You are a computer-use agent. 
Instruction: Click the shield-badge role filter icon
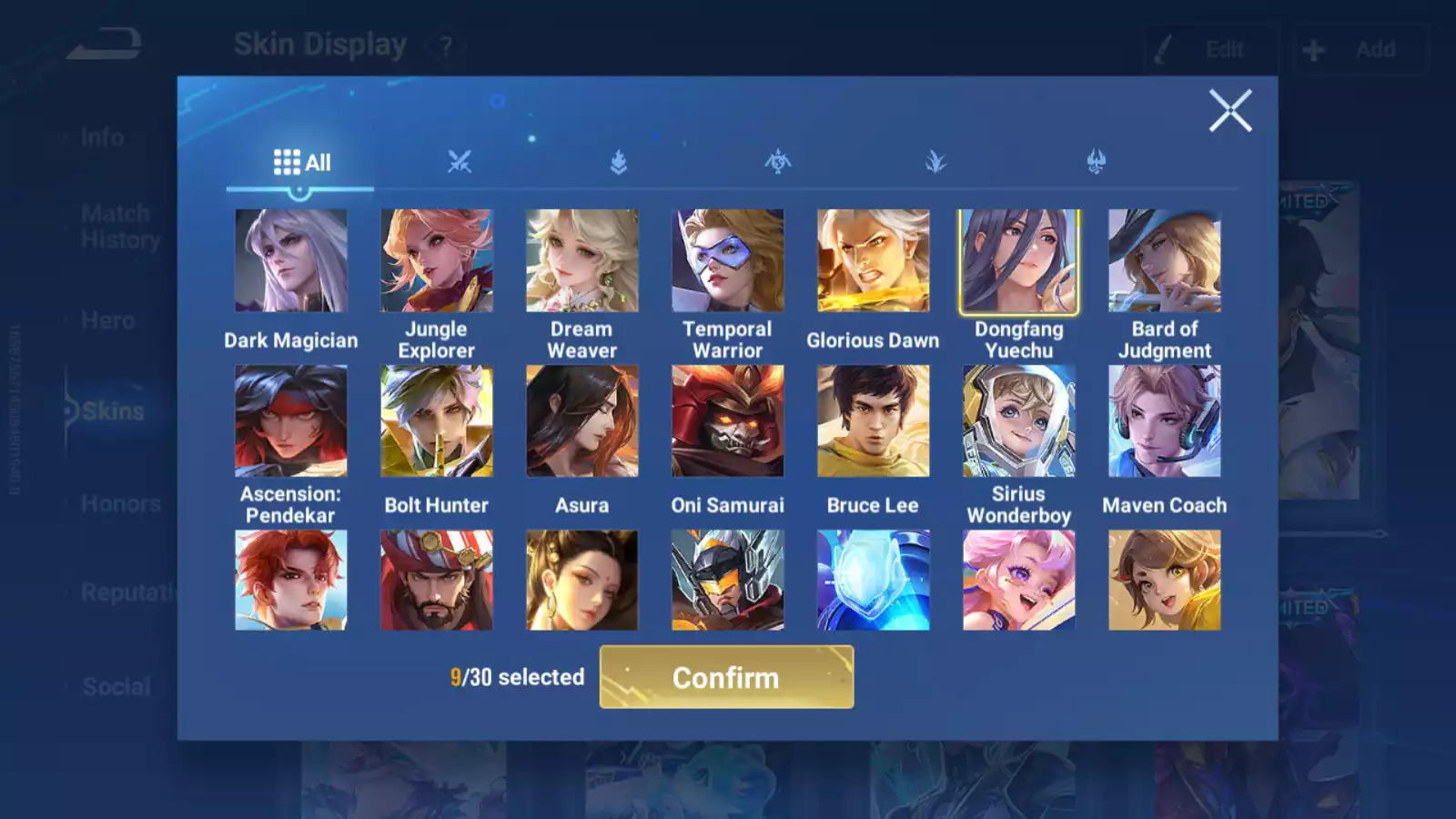[x=618, y=162]
